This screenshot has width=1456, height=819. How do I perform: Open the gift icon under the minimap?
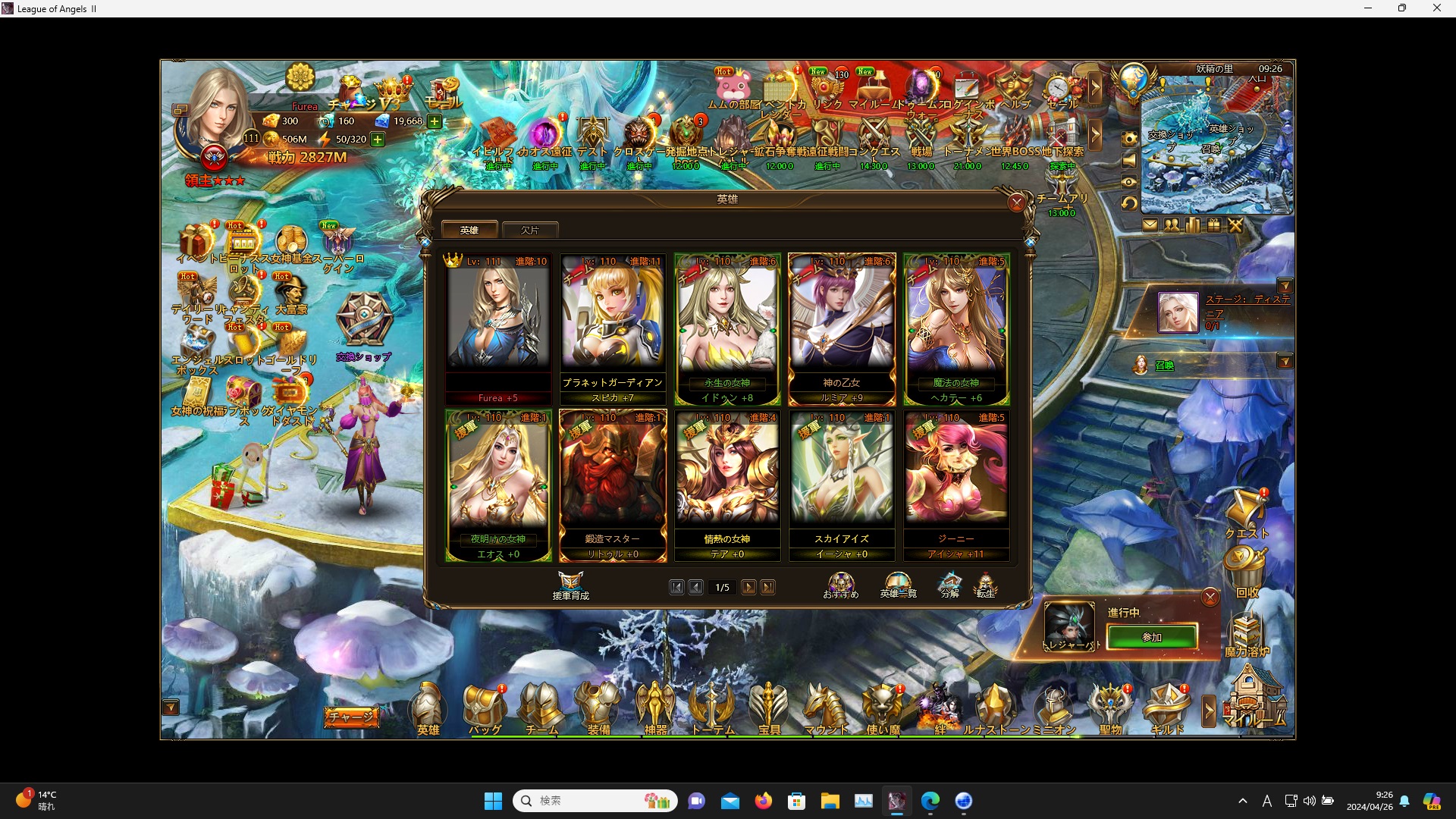coord(1213,224)
